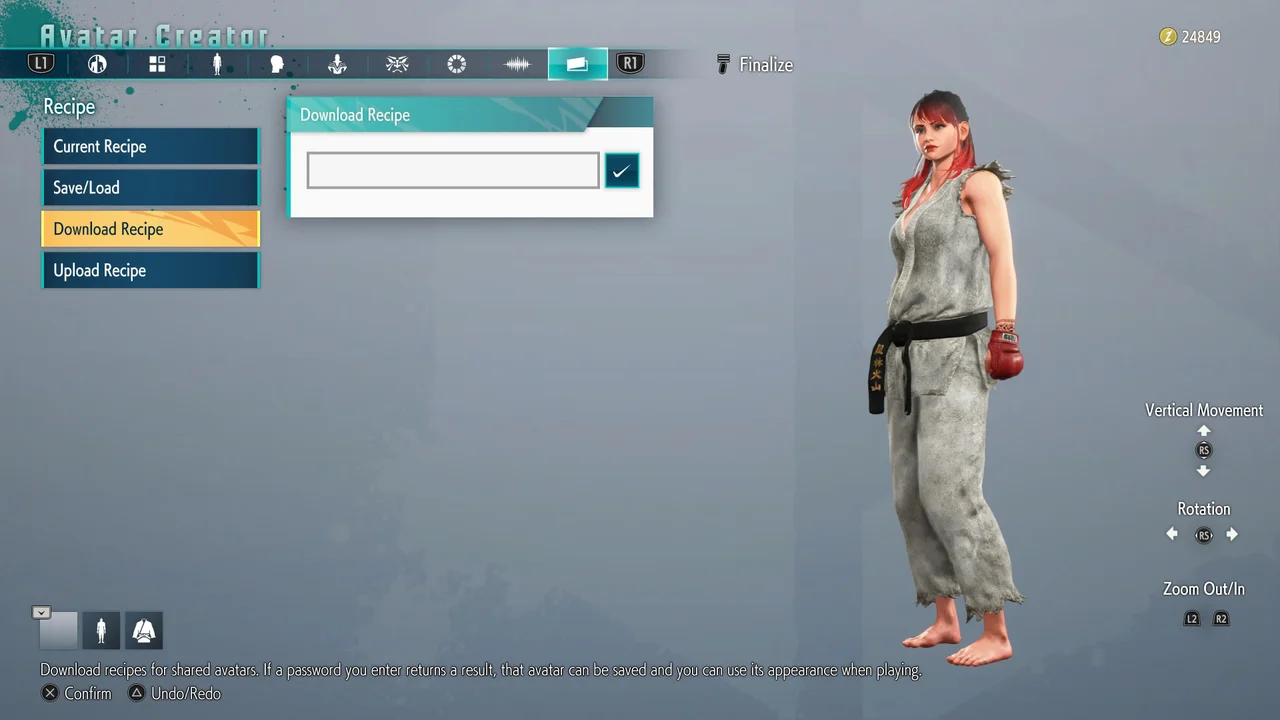
Task: Select Current Recipe in the Recipe list
Action: [x=150, y=146]
